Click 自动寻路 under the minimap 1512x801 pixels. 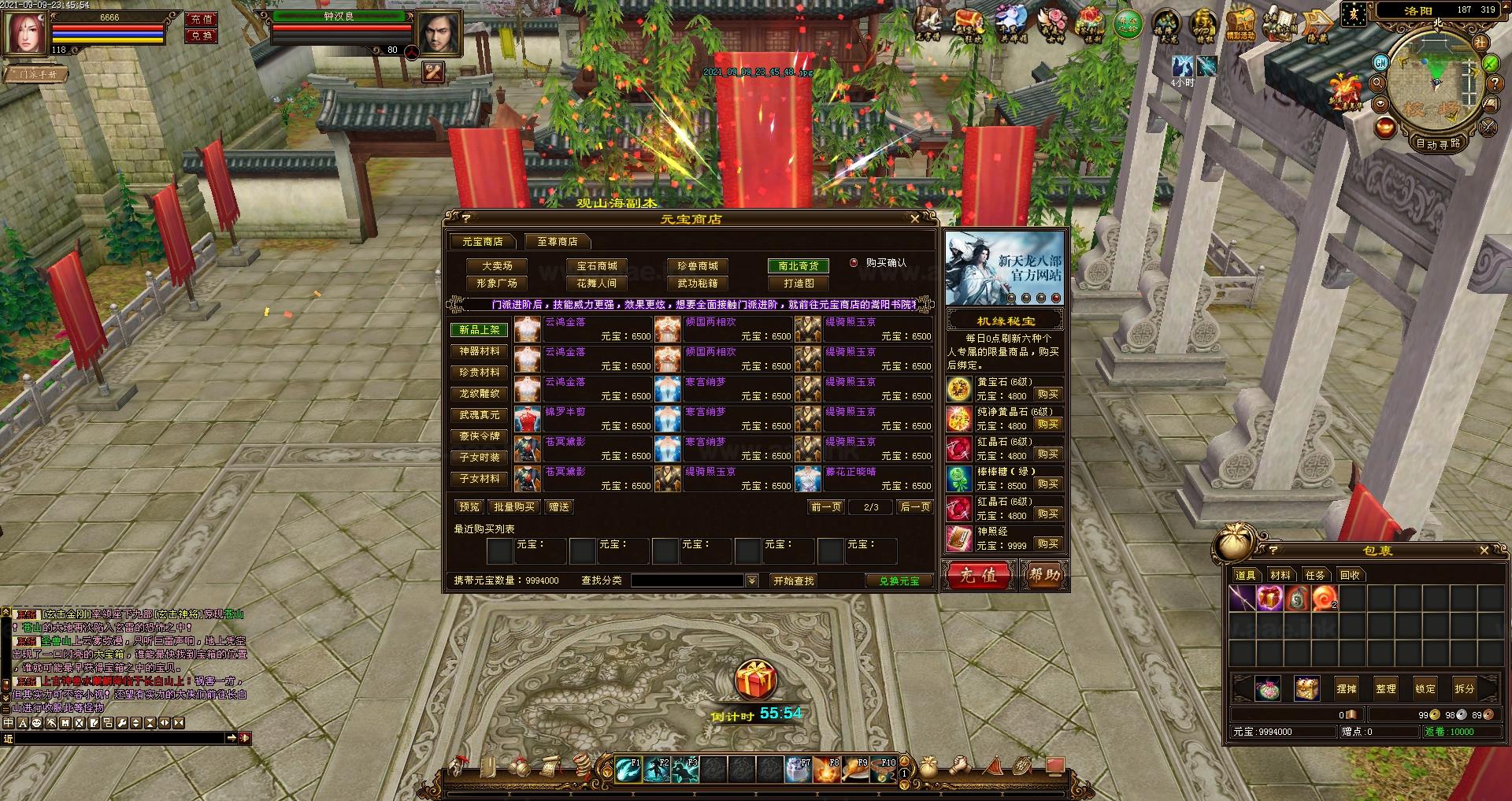coord(1437,144)
